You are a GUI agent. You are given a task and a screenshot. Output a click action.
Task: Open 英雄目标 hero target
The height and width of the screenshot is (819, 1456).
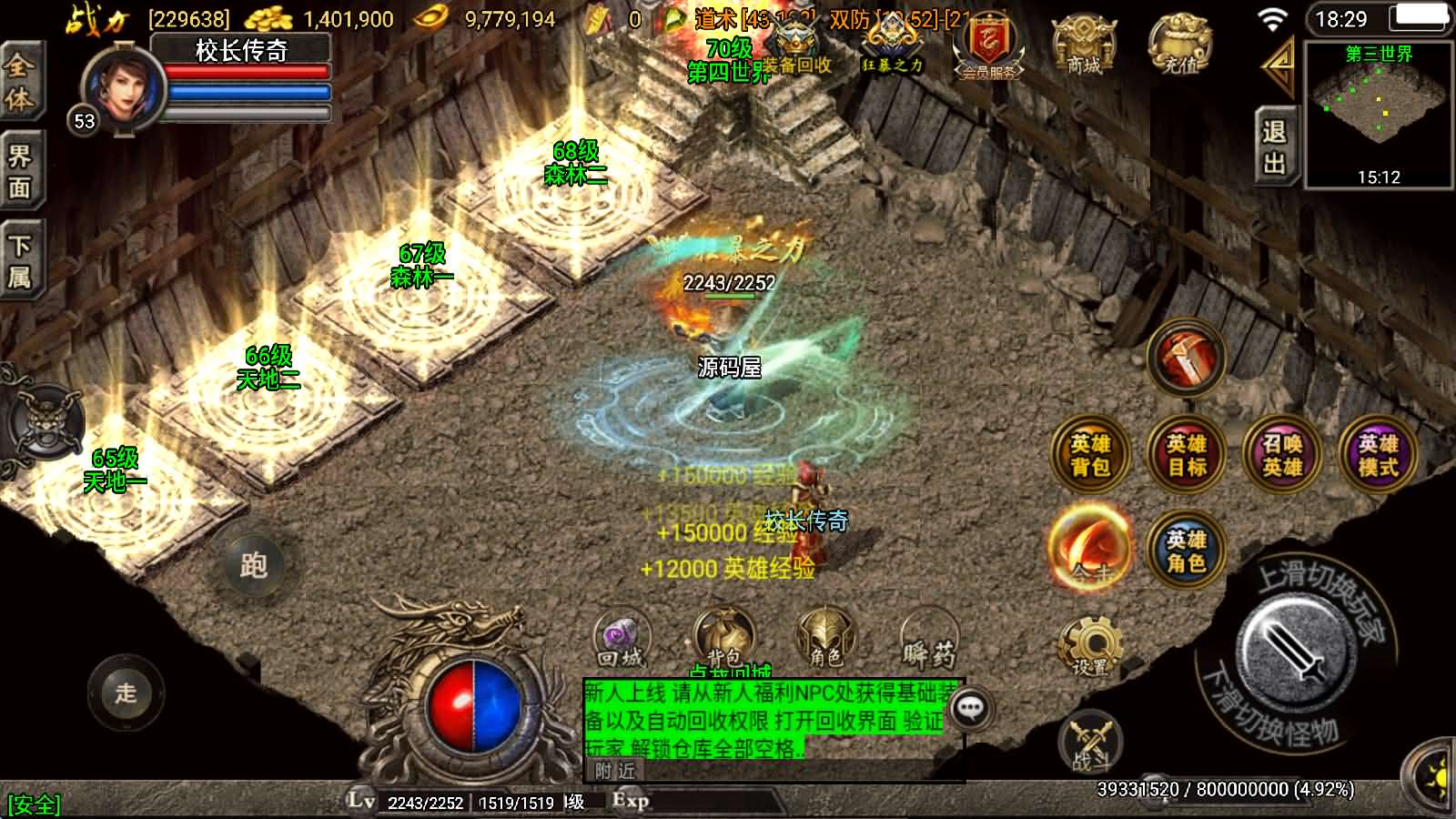coord(1187,455)
